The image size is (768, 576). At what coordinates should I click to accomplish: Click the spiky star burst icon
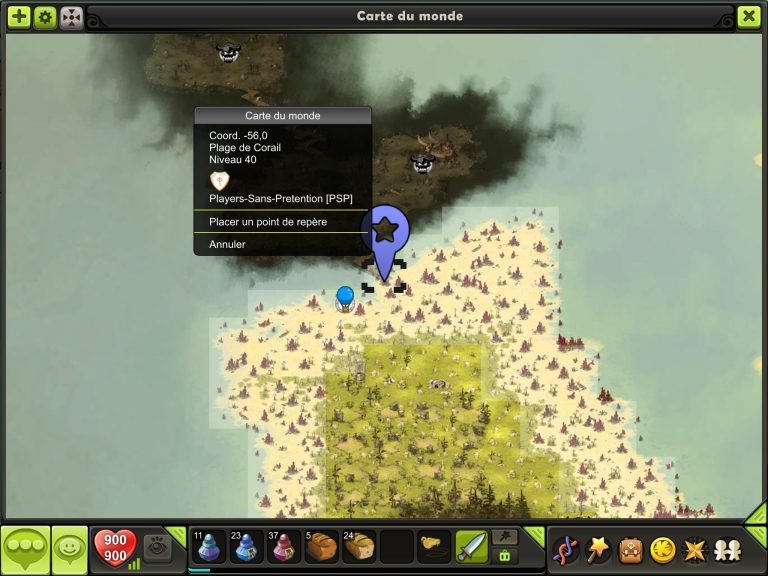tap(693, 549)
